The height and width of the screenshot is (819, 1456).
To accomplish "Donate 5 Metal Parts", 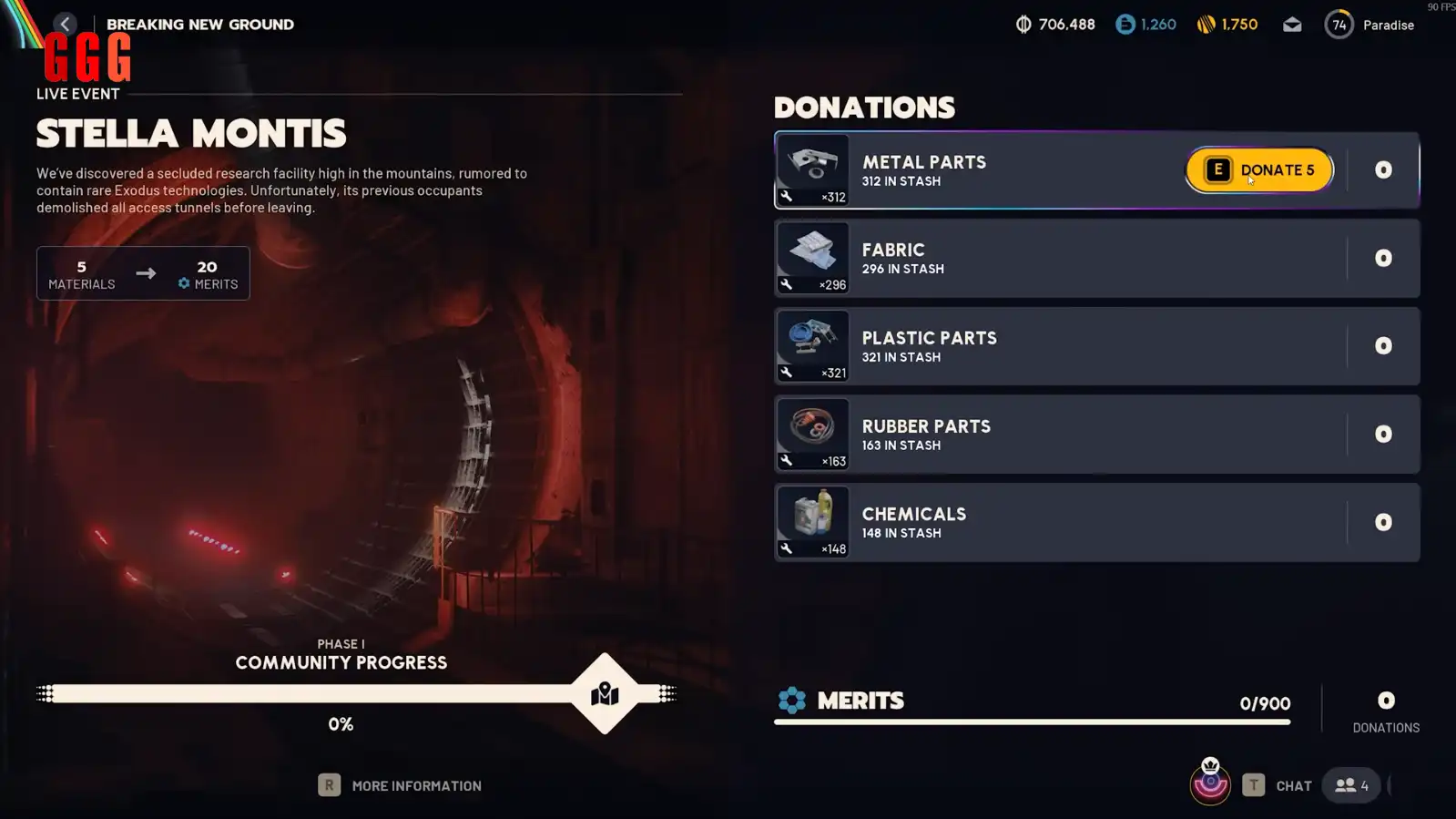I will (1259, 170).
